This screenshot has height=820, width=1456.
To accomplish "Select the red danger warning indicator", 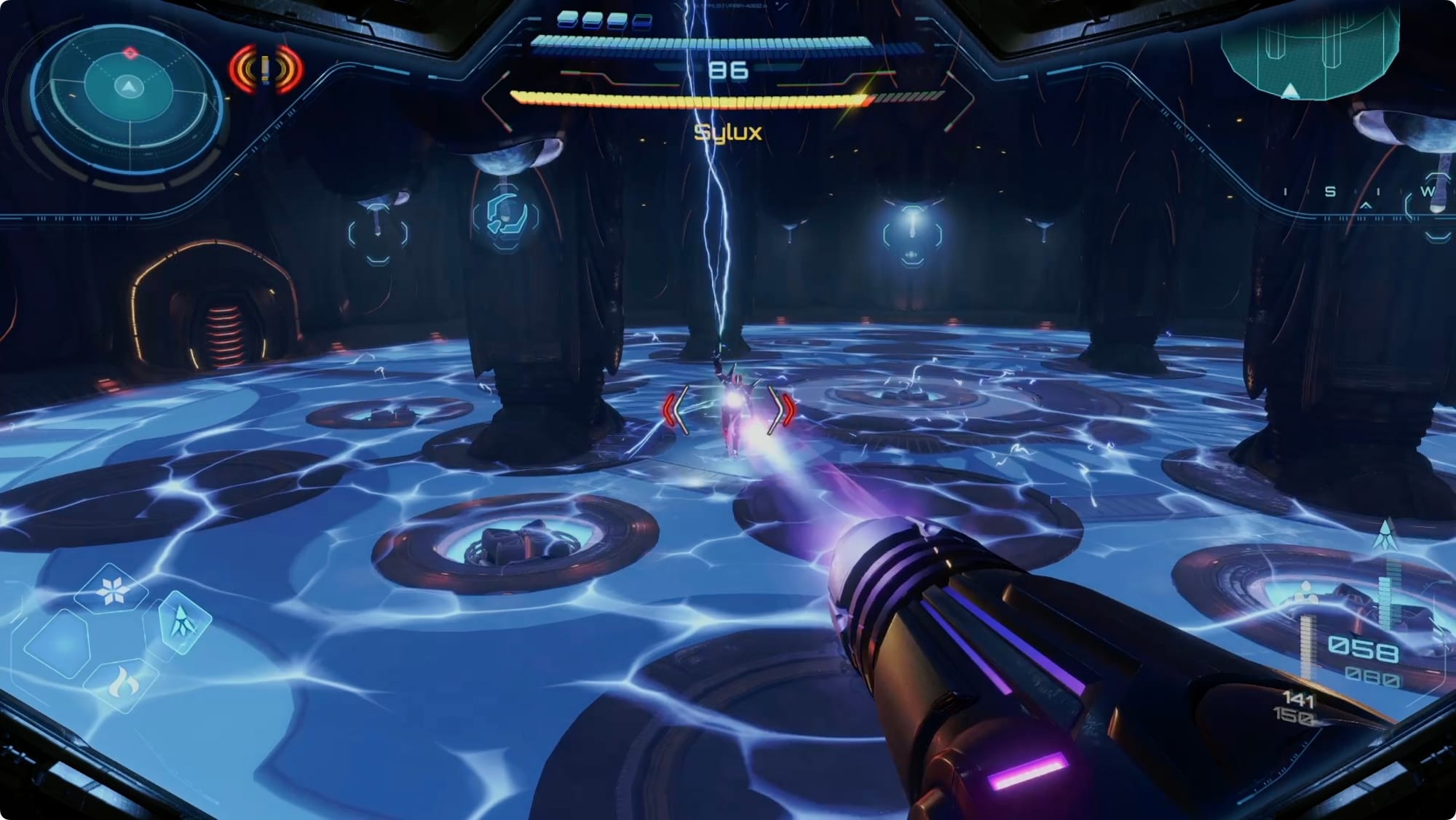I will (x=266, y=70).
